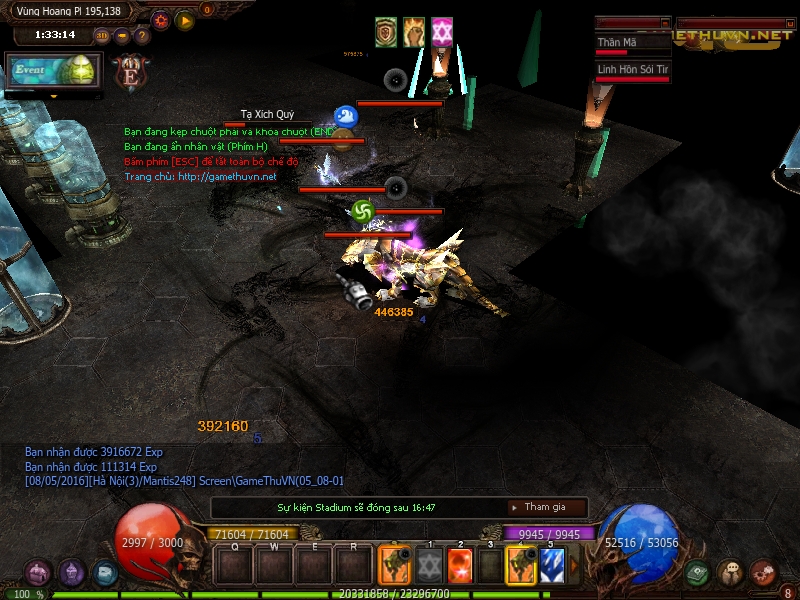800x600 pixels.
Task: Select the Linh Hồn Sói Tir entry
Action: click(x=632, y=70)
